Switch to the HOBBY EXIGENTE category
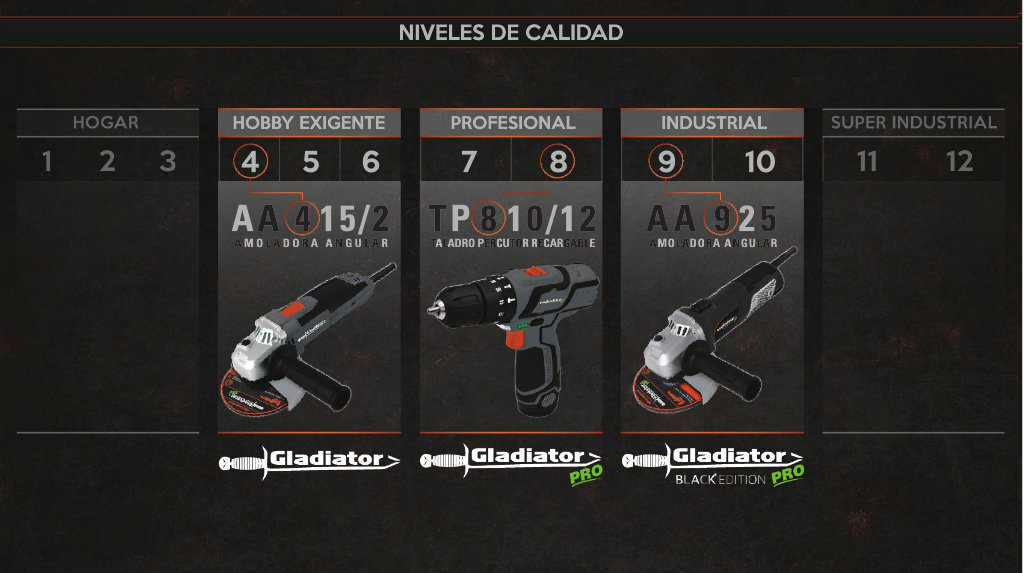Screen dimensions: 1024x573 (309, 123)
